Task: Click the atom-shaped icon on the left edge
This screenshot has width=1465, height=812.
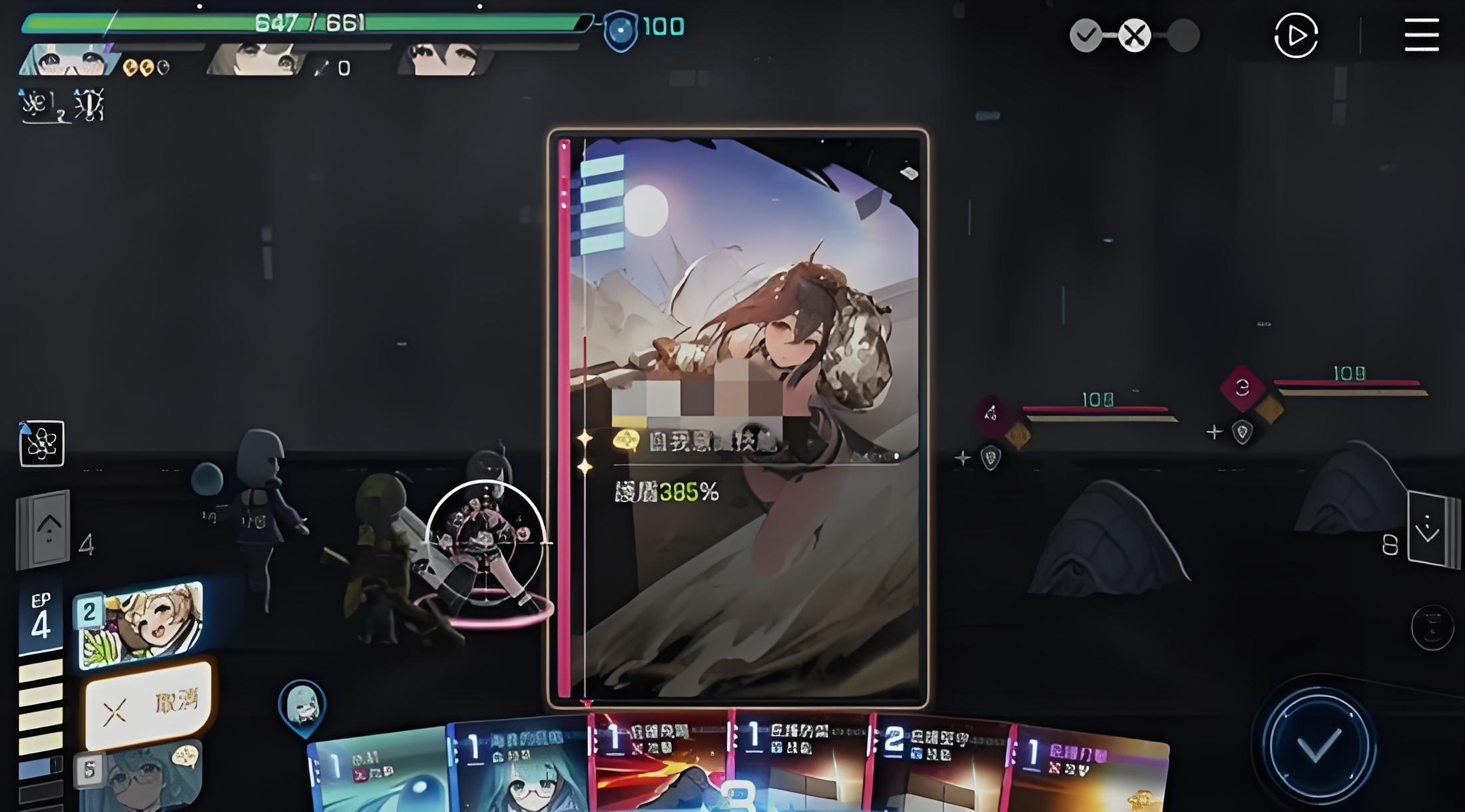Action: click(42, 443)
